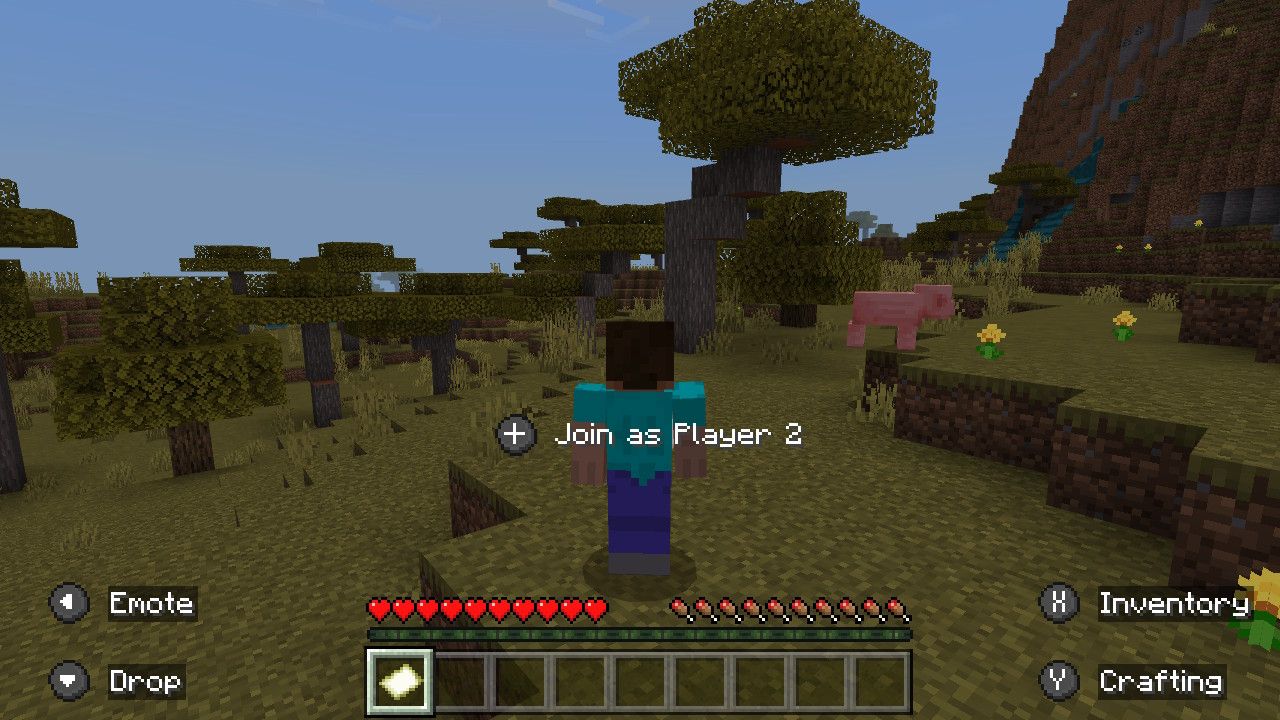Open the Emote menu
Image resolution: width=1280 pixels, height=720 pixels.
154,604
